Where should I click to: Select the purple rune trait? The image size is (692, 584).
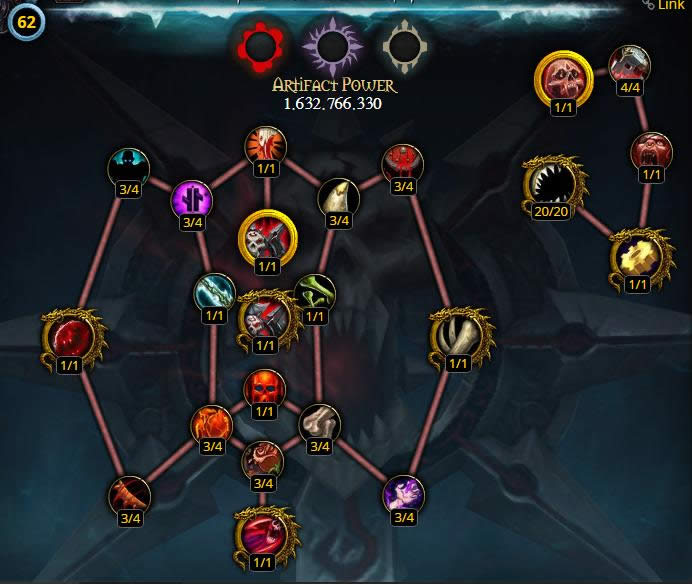click(x=192, y=200)
